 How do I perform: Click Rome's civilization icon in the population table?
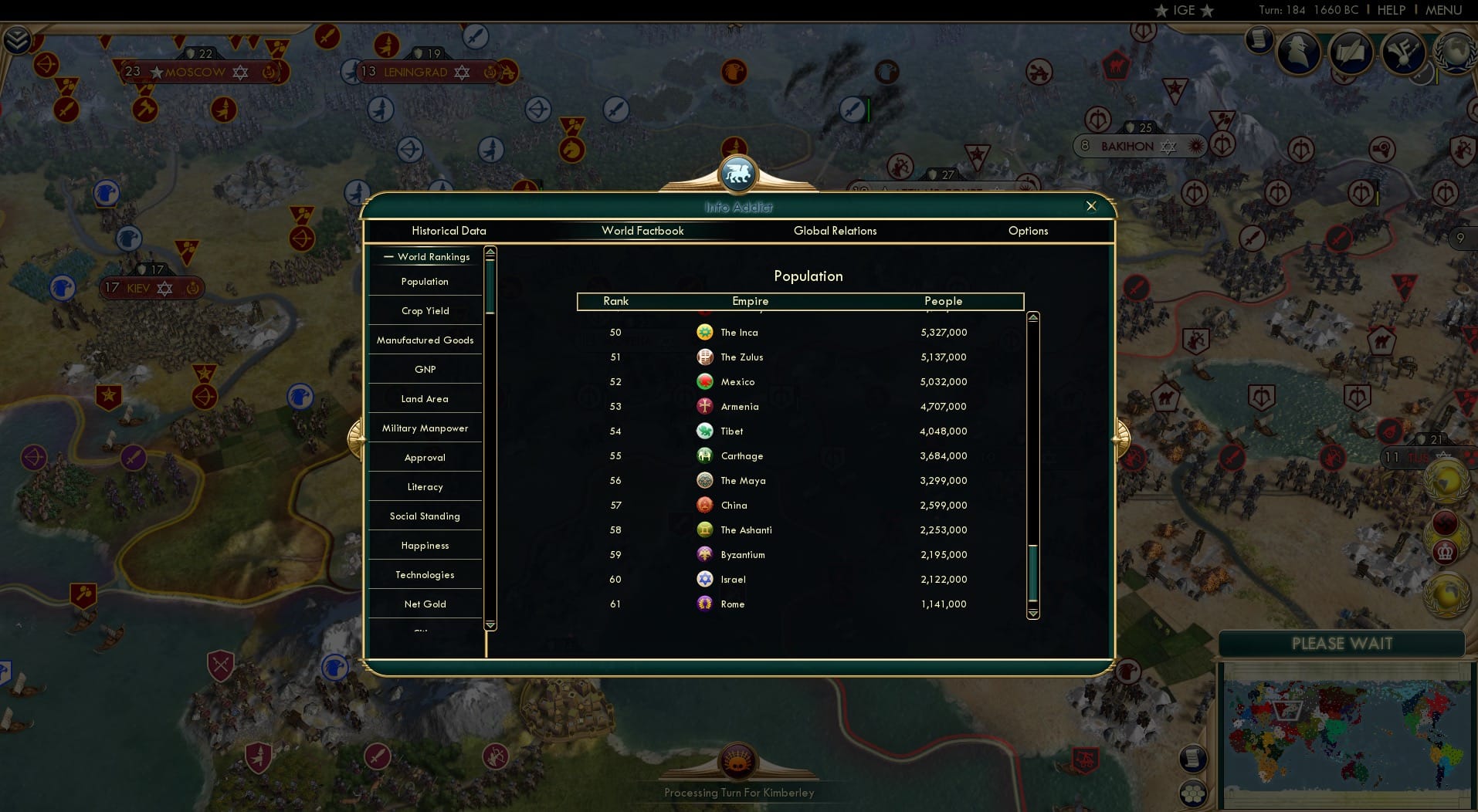click(x=705, y=604)
